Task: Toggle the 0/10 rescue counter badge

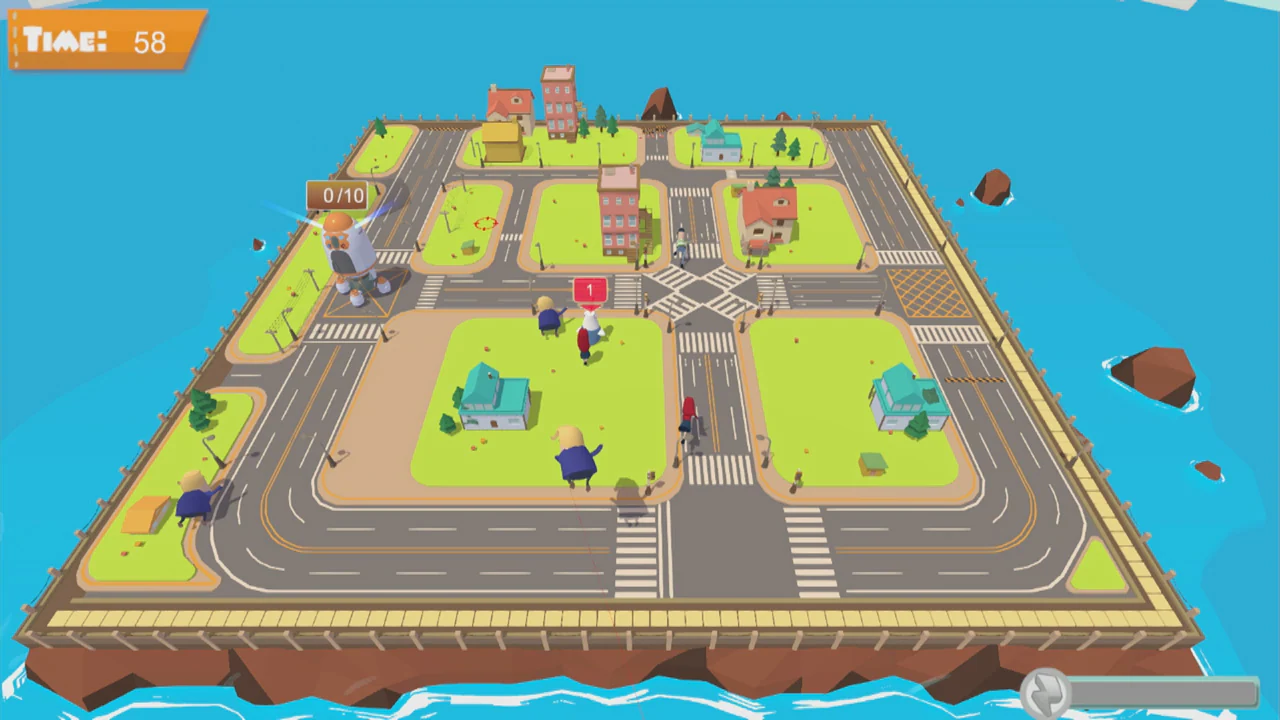Action: coord(341,196)
